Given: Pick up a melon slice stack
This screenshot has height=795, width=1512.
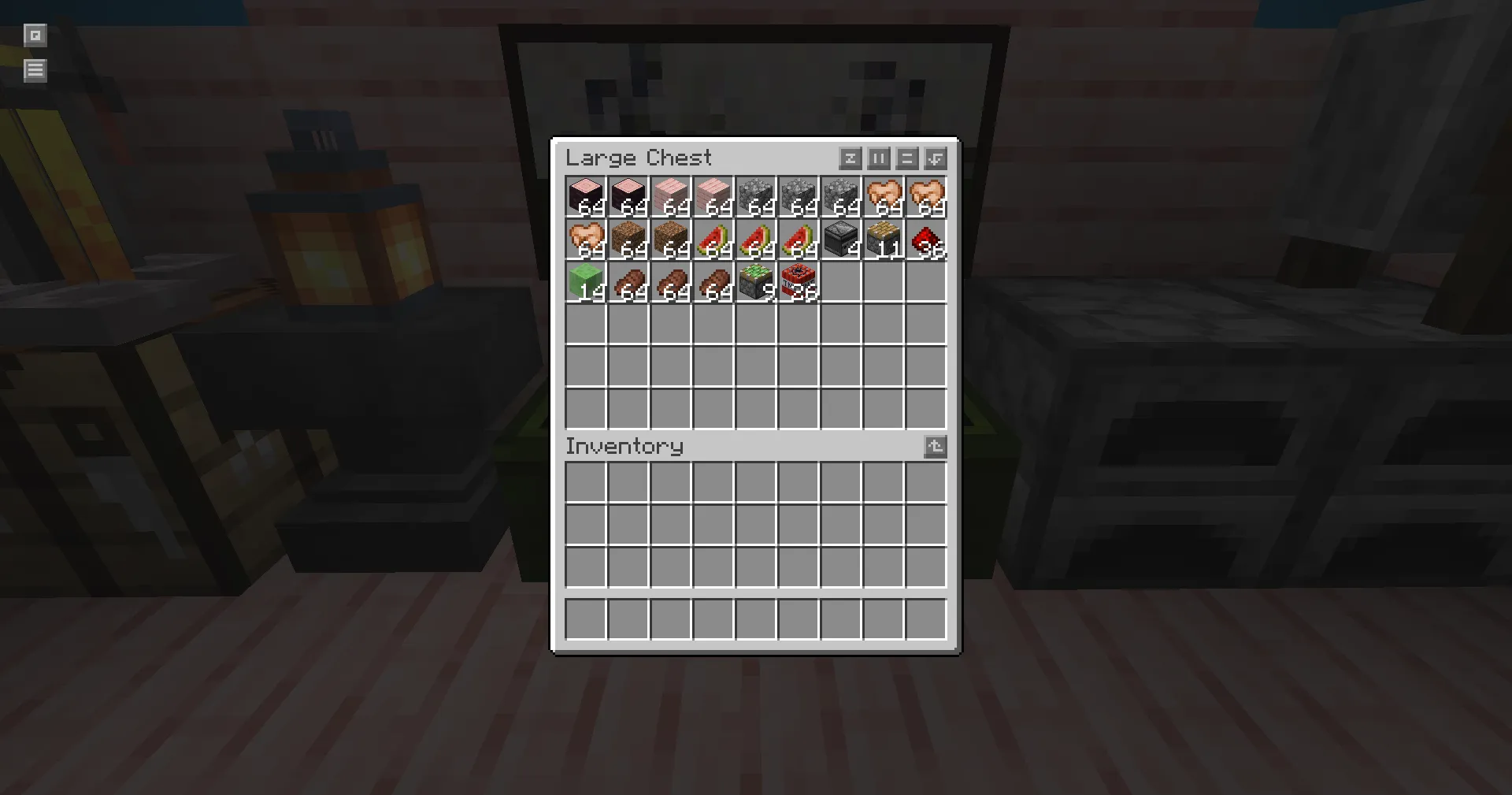Looking at the screenshot, I should pos(713,240).
